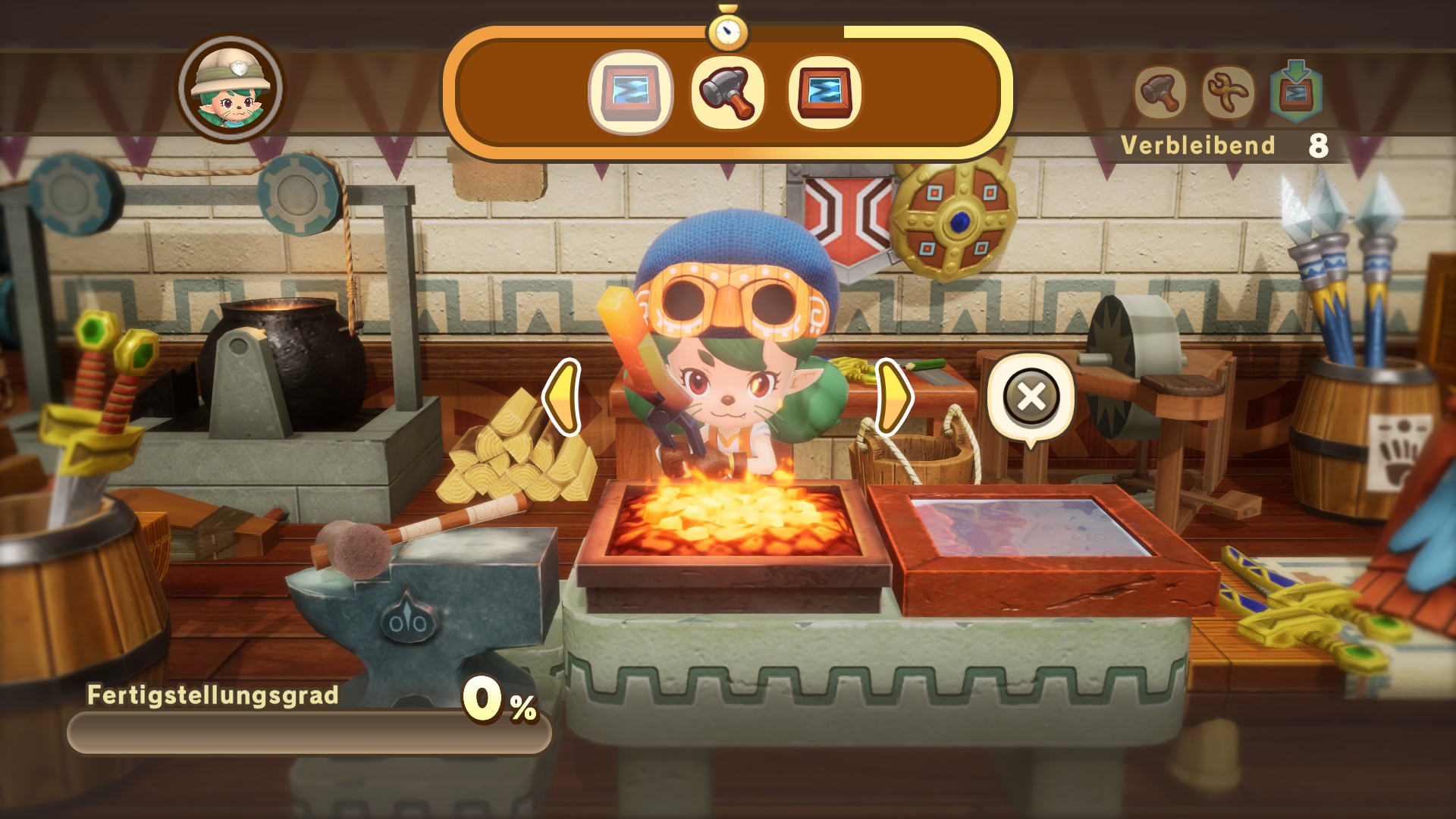Select the dimmed hammer icon above Verbleibend
1456x819 pixels.
[x=1160, y=93]
